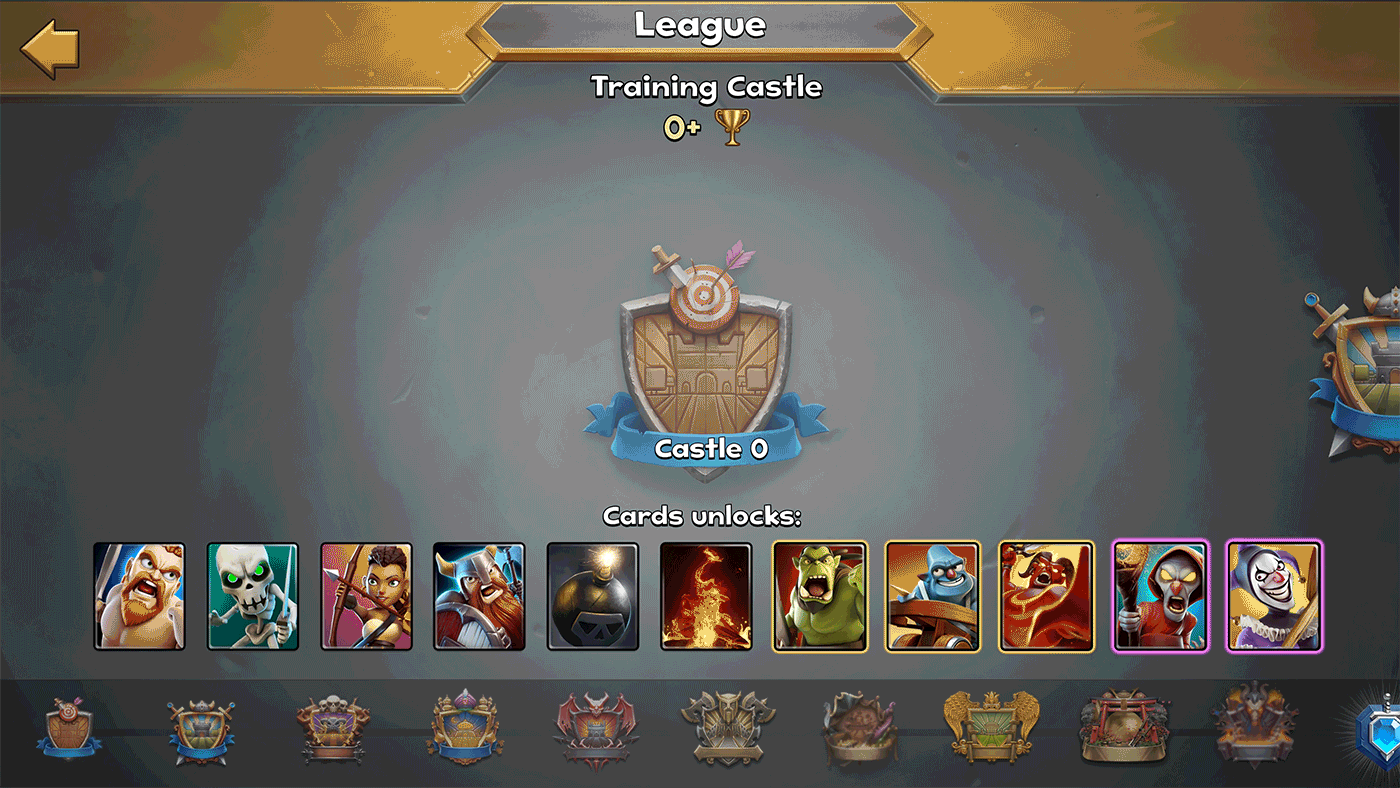Image resolution: width=1400 pixels, height=788 pixels.
Task: Open the green-eyed Skeleton card
Action: point(252,596)
